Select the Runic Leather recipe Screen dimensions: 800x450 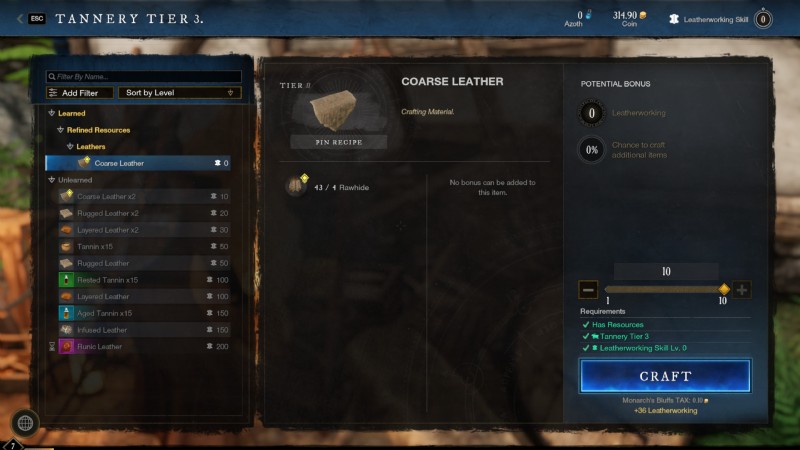(99, 347)
